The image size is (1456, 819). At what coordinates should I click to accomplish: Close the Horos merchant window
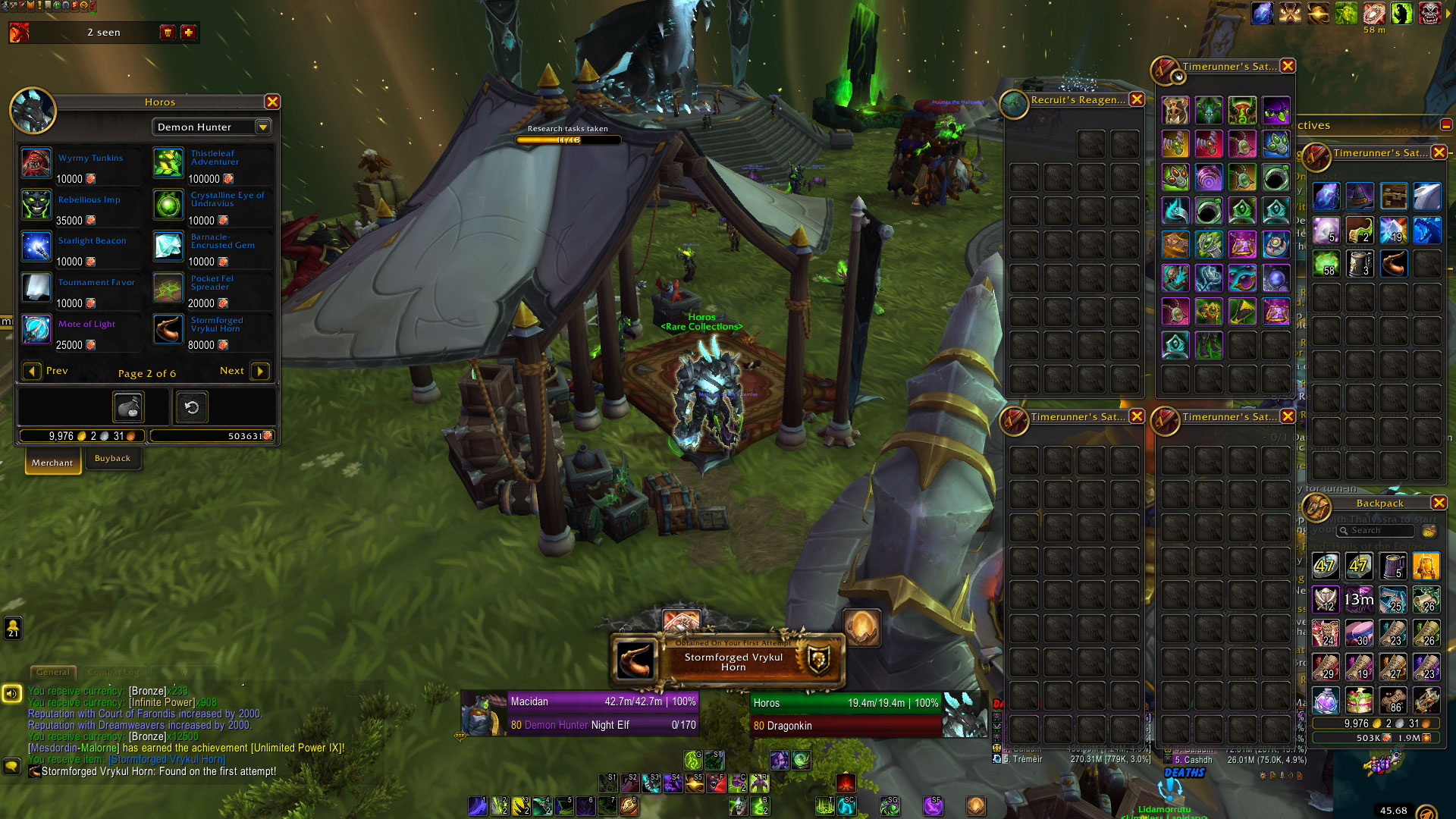[x=272, y=102]
